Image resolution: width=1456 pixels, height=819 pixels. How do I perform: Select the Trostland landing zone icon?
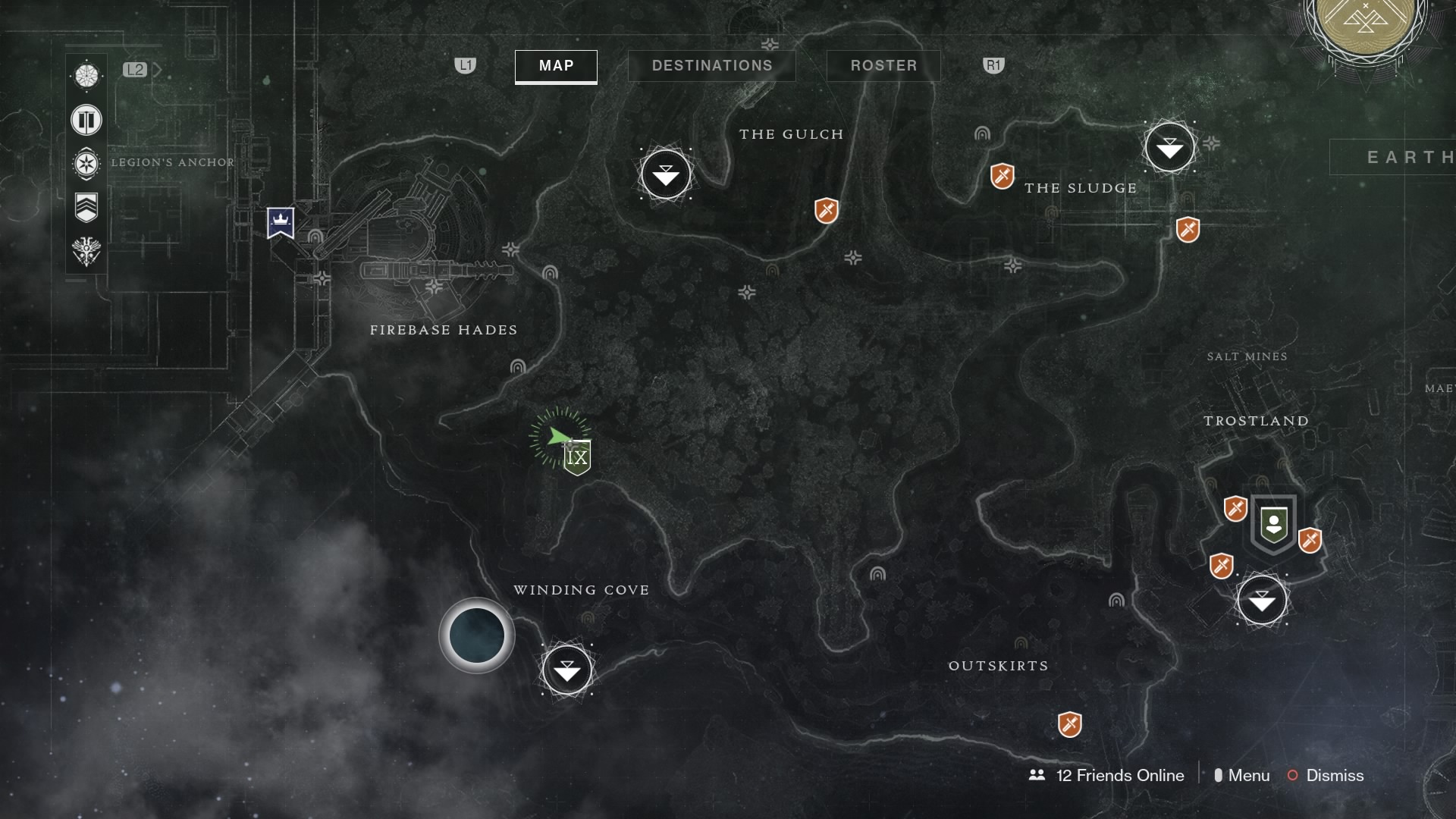click(x=1263, y=600)
